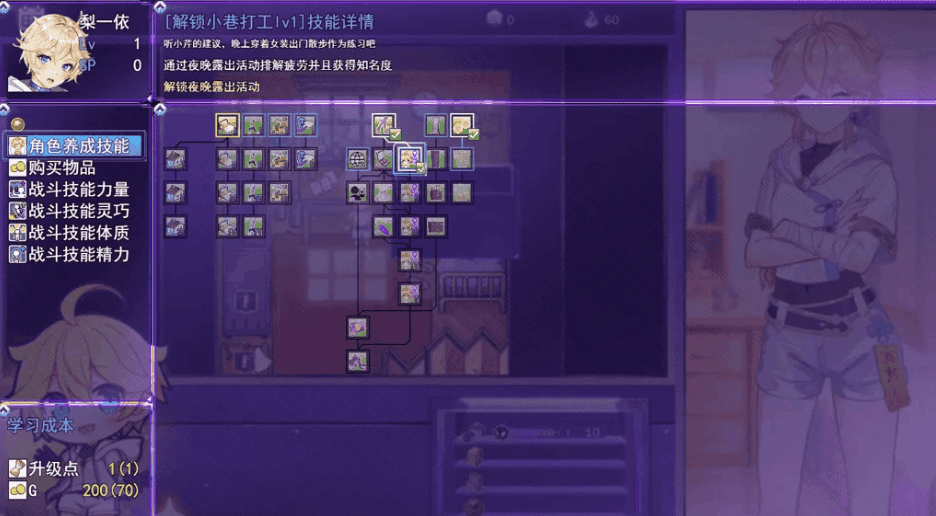Pick the purple eggplant skill node
Image resolution: width=936 pixels, height=516 pixels.
coord(384,226)
